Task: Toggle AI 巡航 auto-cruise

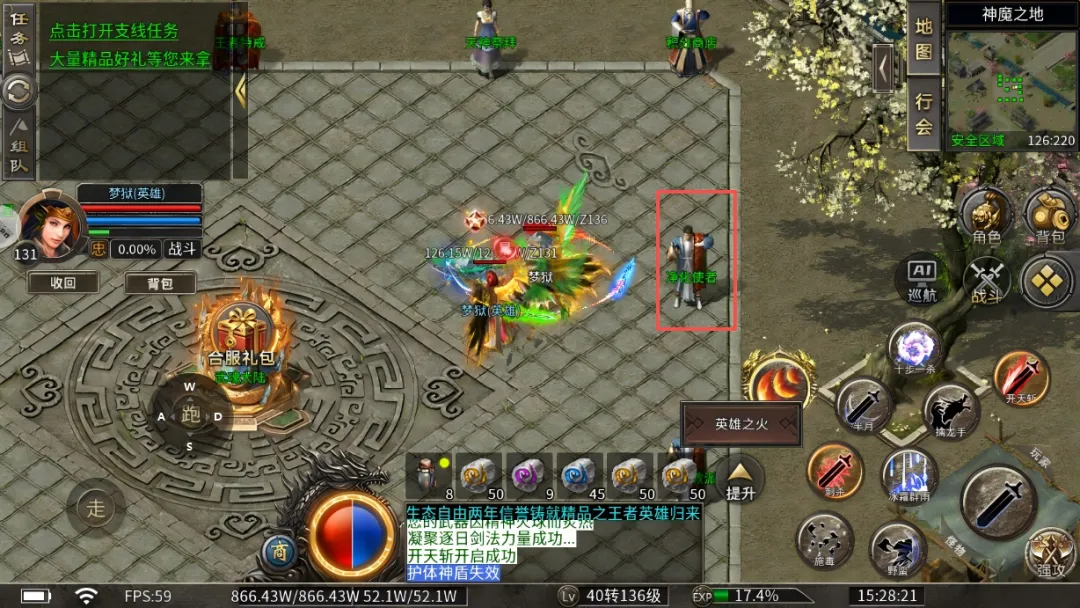Action: pyautogui.click(x=922, y=280)
